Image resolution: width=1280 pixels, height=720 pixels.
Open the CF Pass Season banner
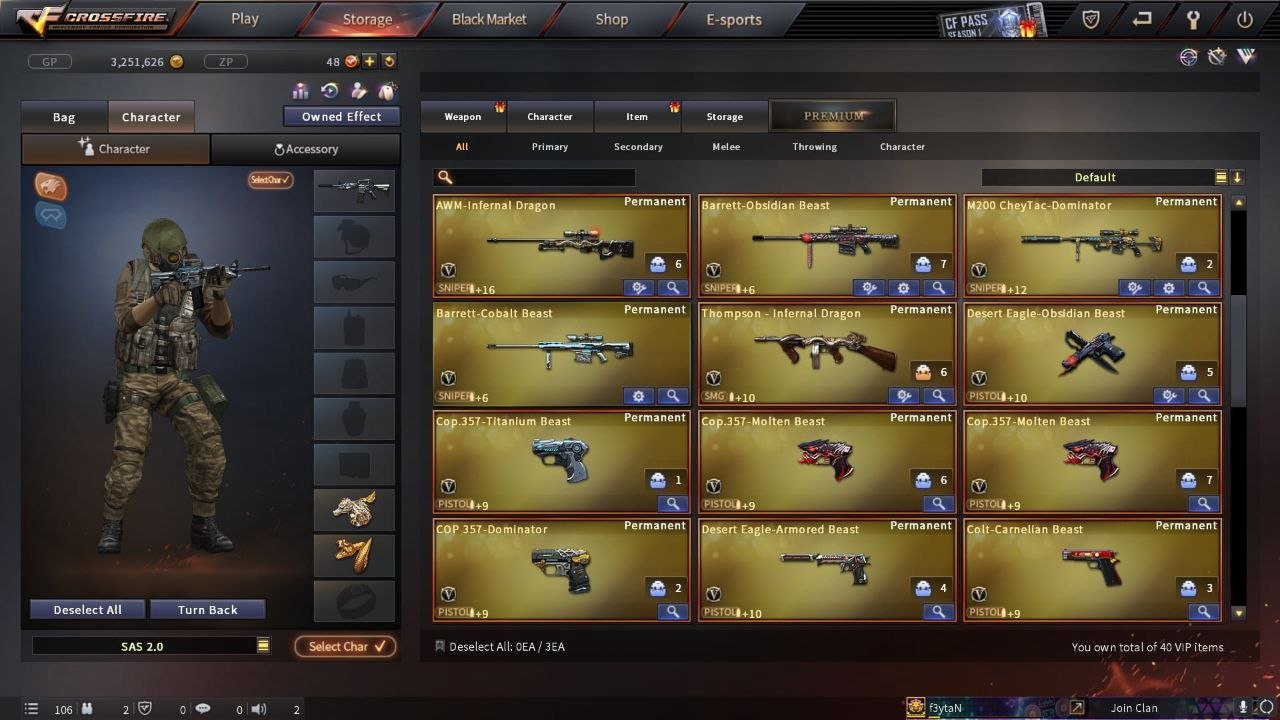coord(991,20)
